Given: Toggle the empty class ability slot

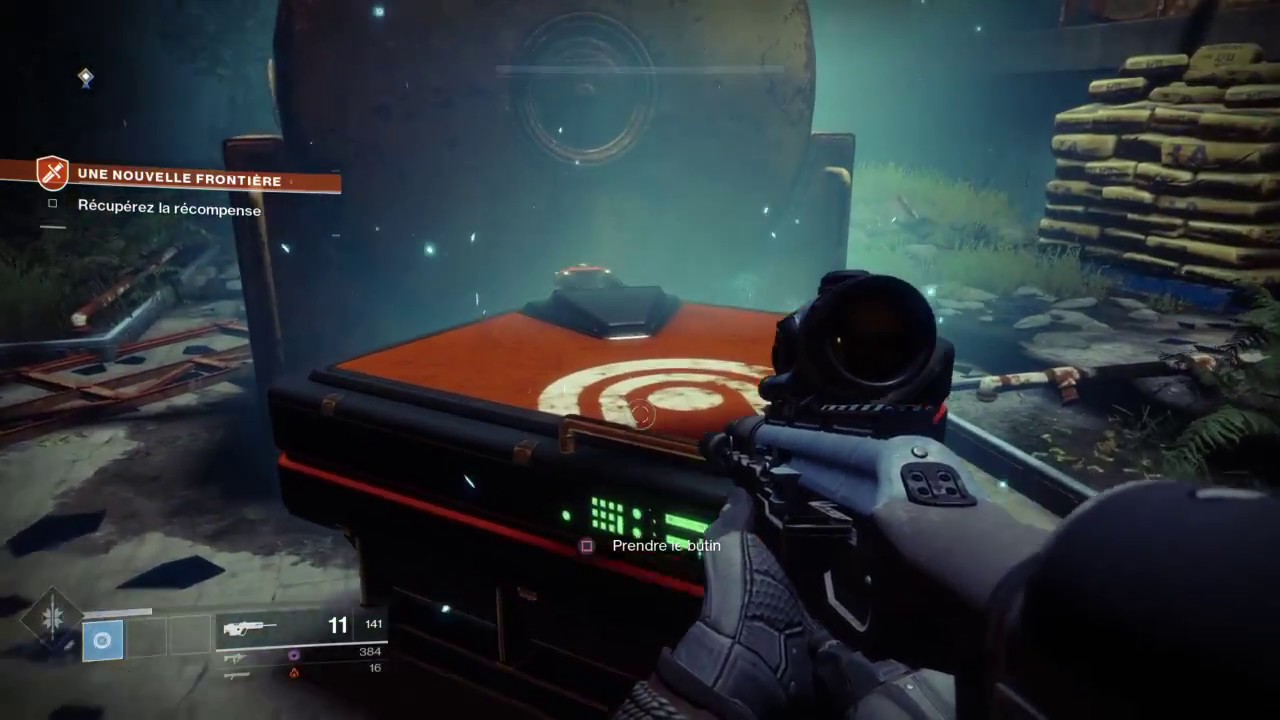Looking at the screenshot, I should pos(190,635).
